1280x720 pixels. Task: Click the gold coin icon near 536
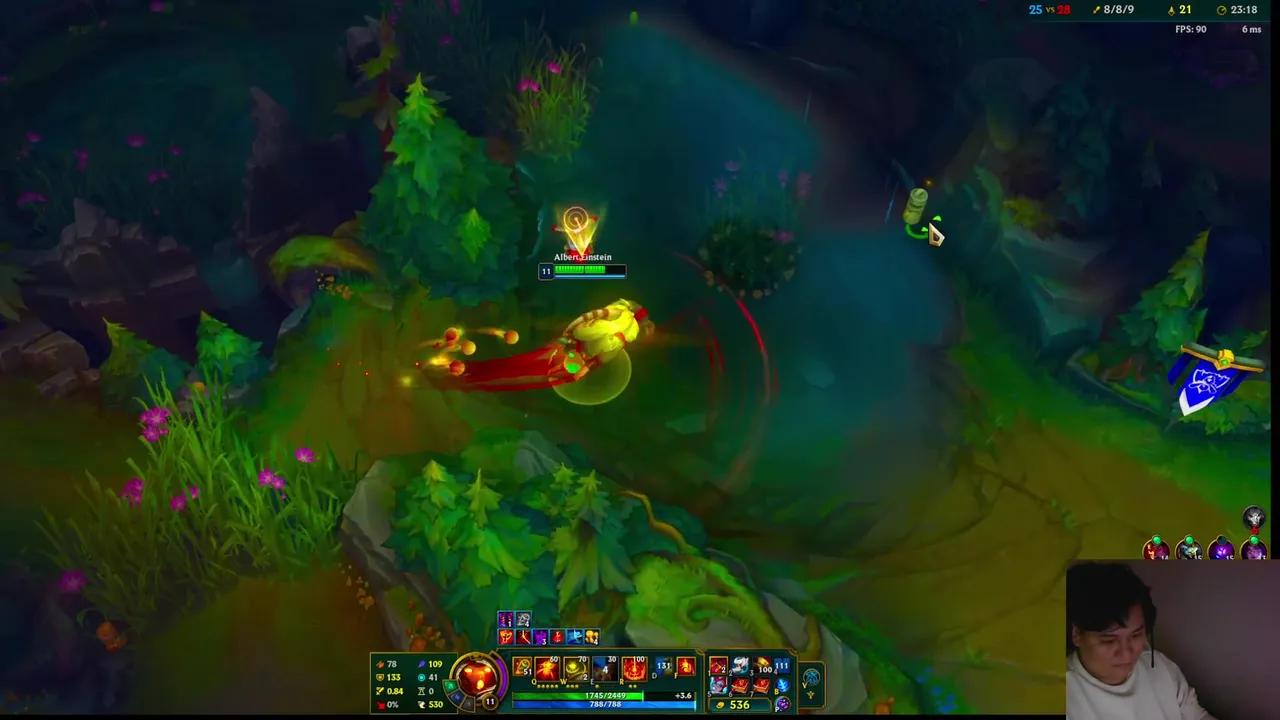720,704
